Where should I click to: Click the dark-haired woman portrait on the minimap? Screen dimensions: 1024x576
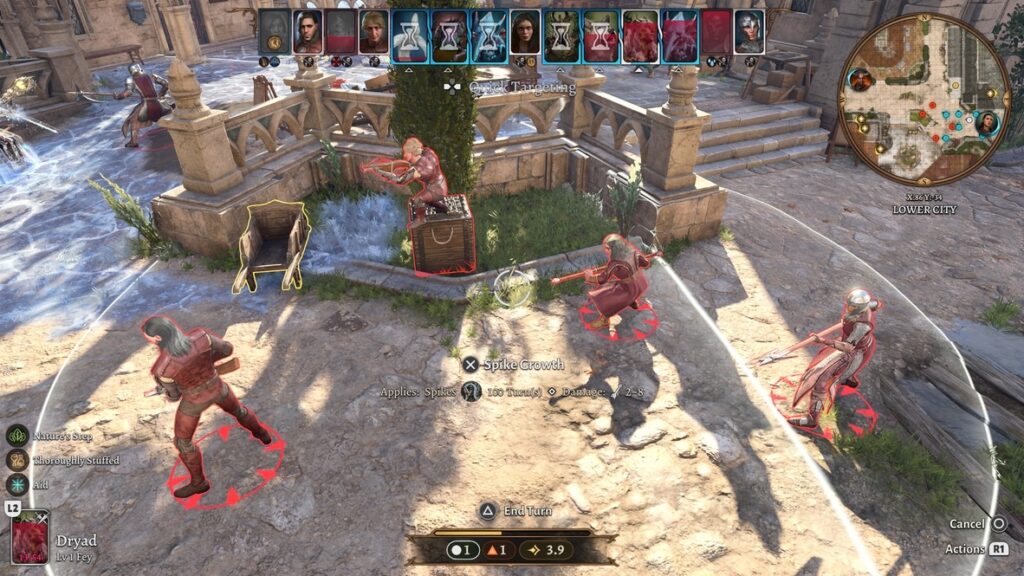(x=988, y=123)
